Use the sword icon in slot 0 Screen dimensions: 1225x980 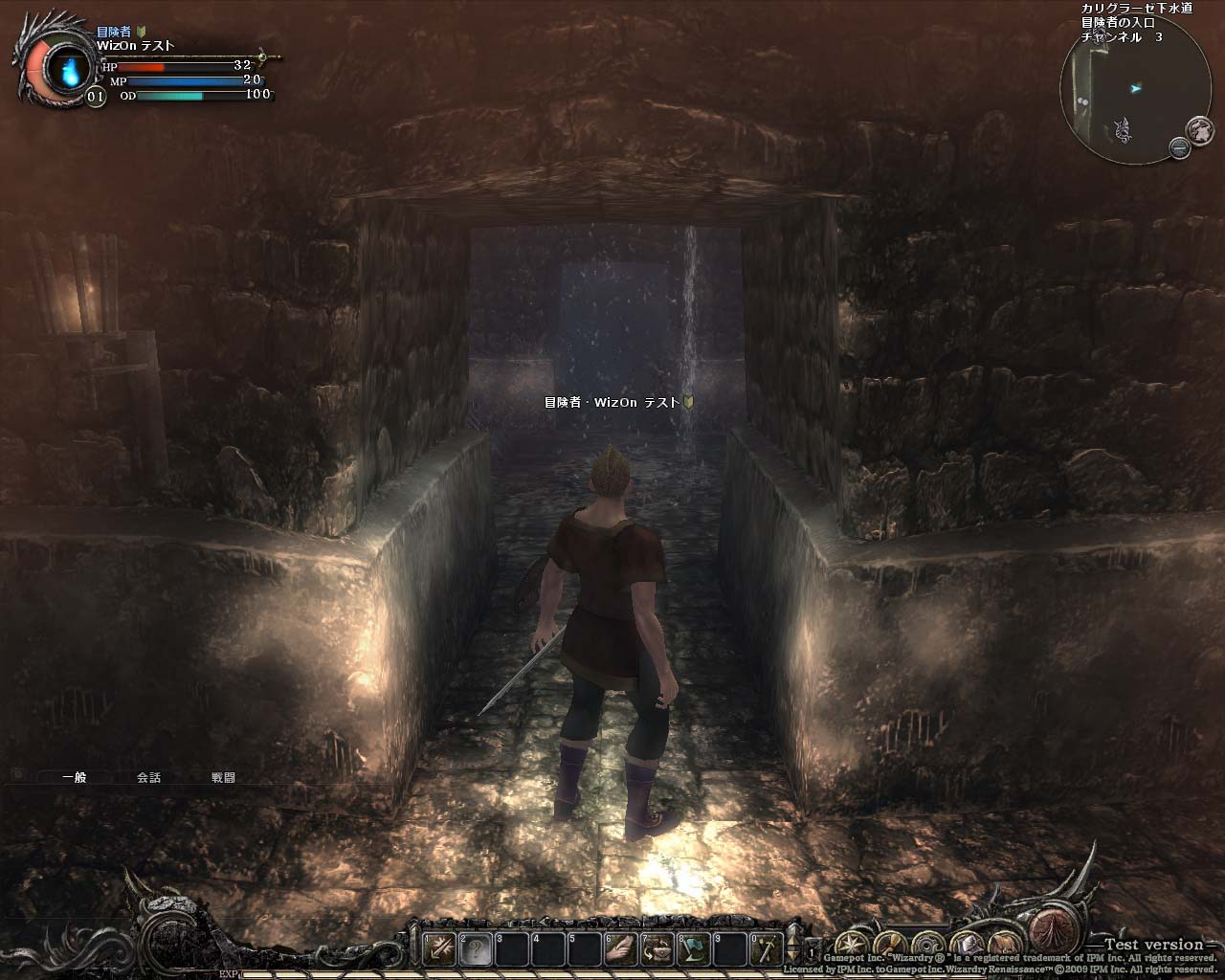coord(768,948)
